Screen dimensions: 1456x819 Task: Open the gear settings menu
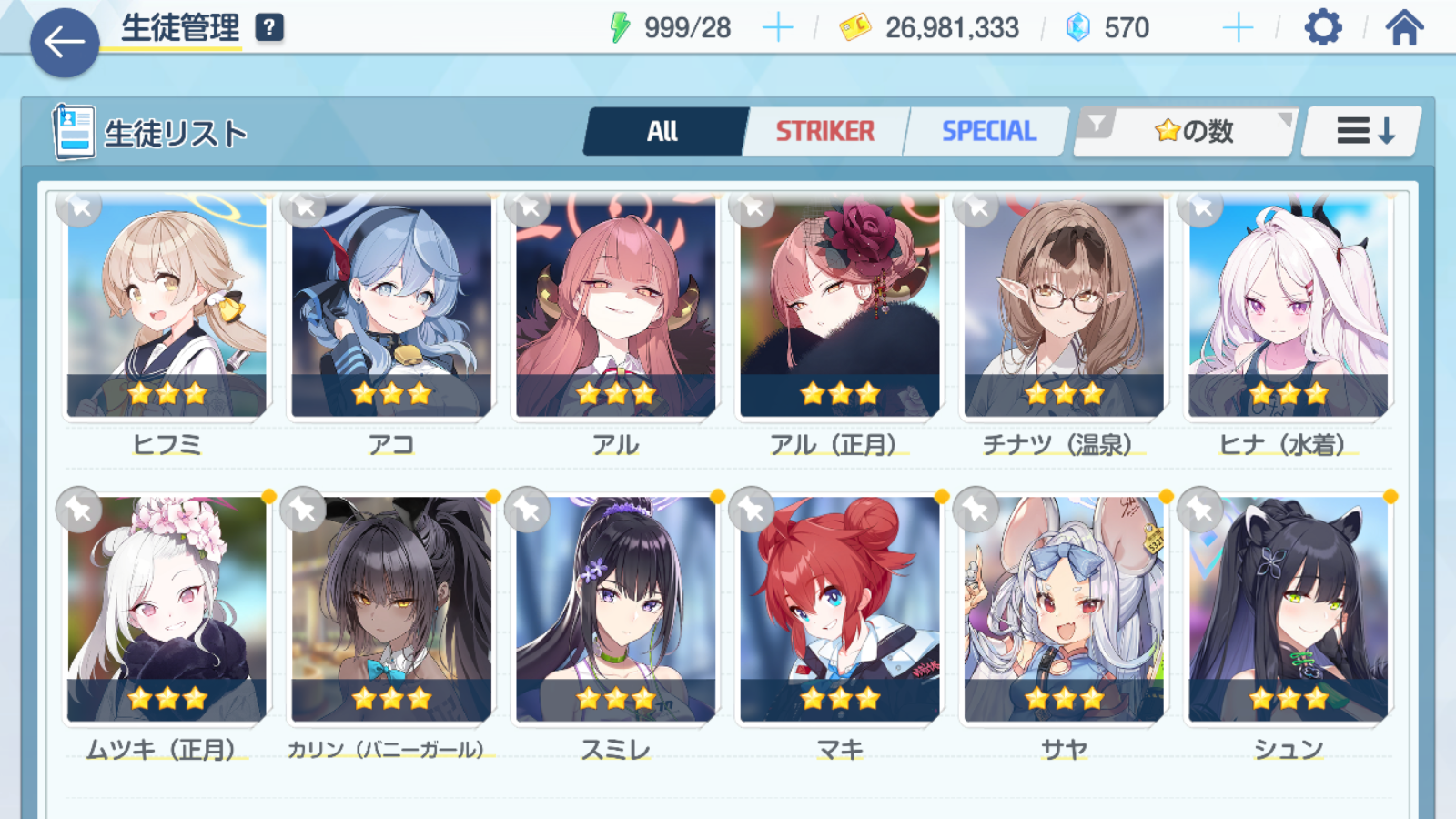[1322, 28]
